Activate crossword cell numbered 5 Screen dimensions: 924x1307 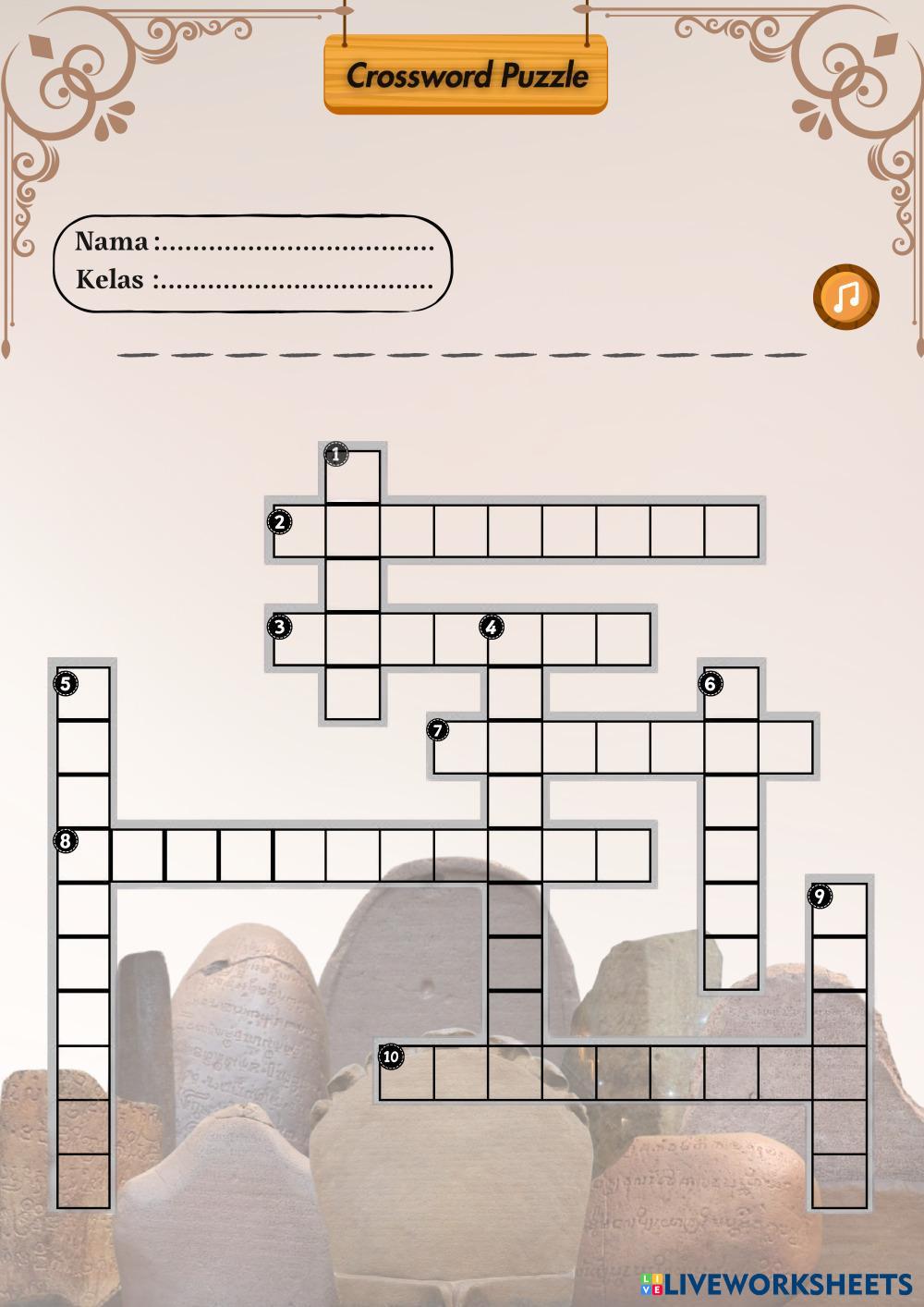pyautogui.click(x=84, y=693)
